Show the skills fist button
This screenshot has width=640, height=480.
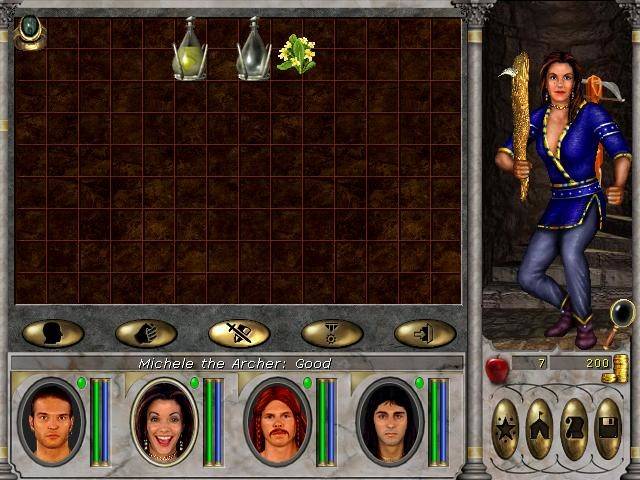coord(146,333)
